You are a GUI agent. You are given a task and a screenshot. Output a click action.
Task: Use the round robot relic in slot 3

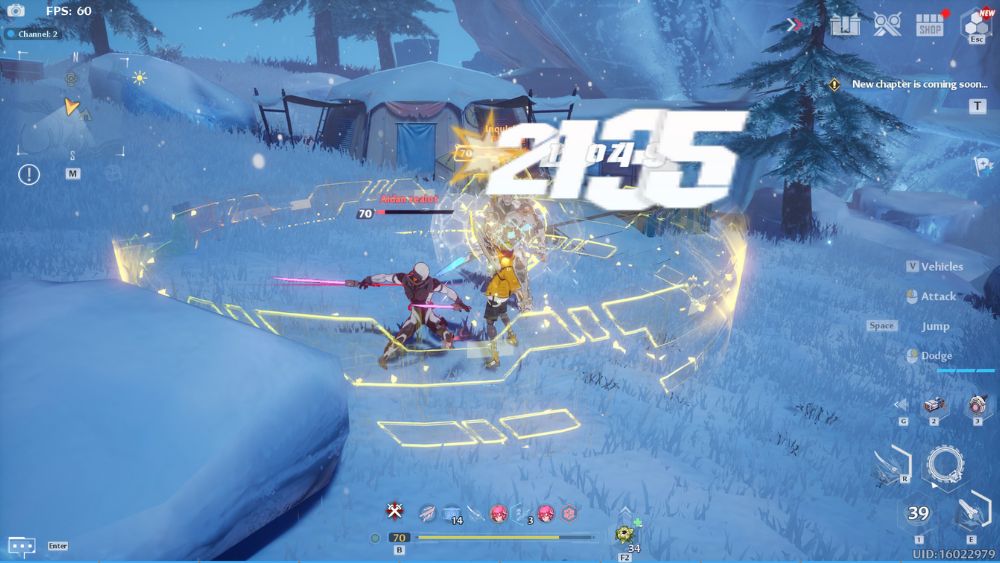coord(975,406)
